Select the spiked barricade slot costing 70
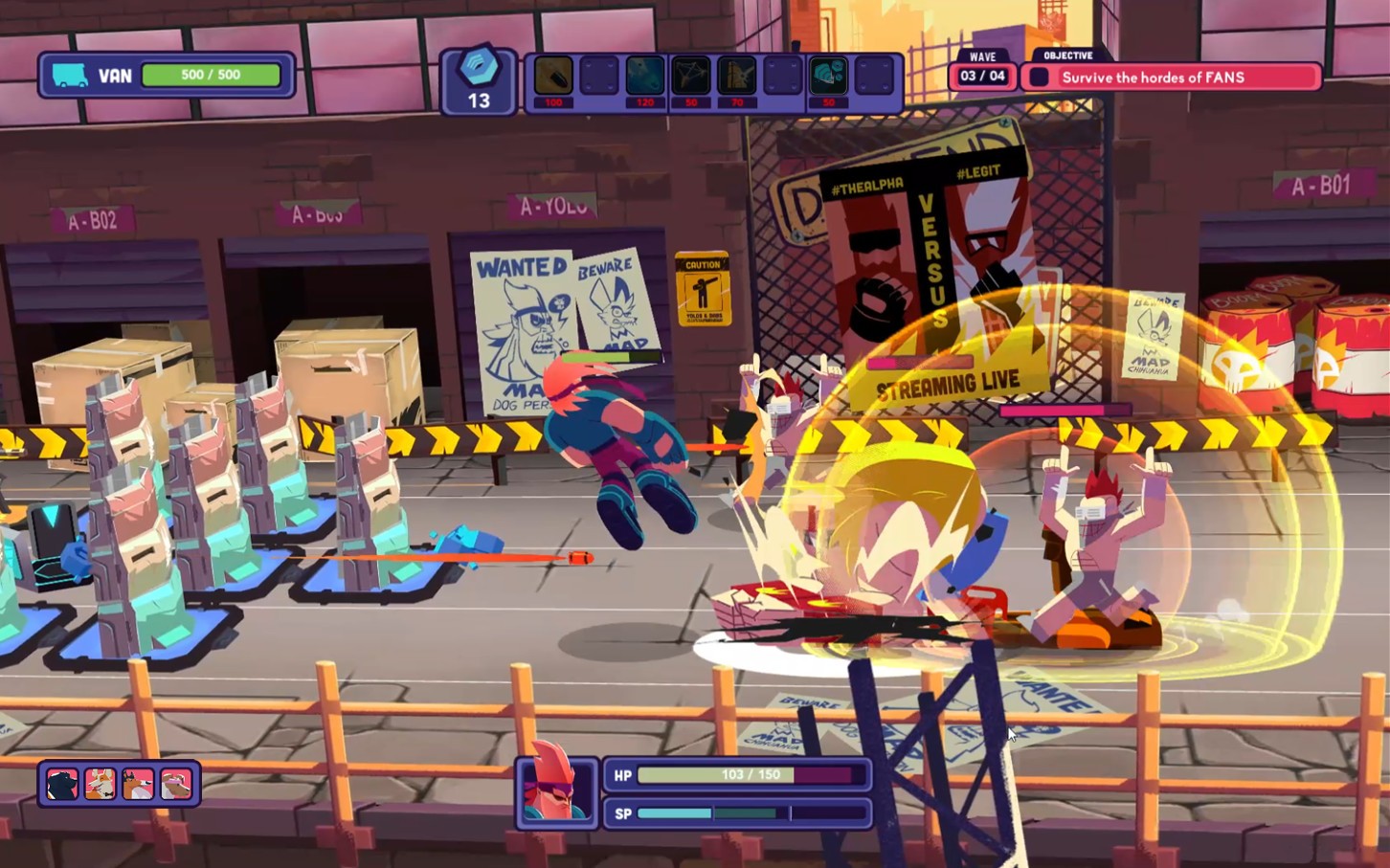Image resolution: width=1390 pixels, height=868 pixels. coord(736,77)
